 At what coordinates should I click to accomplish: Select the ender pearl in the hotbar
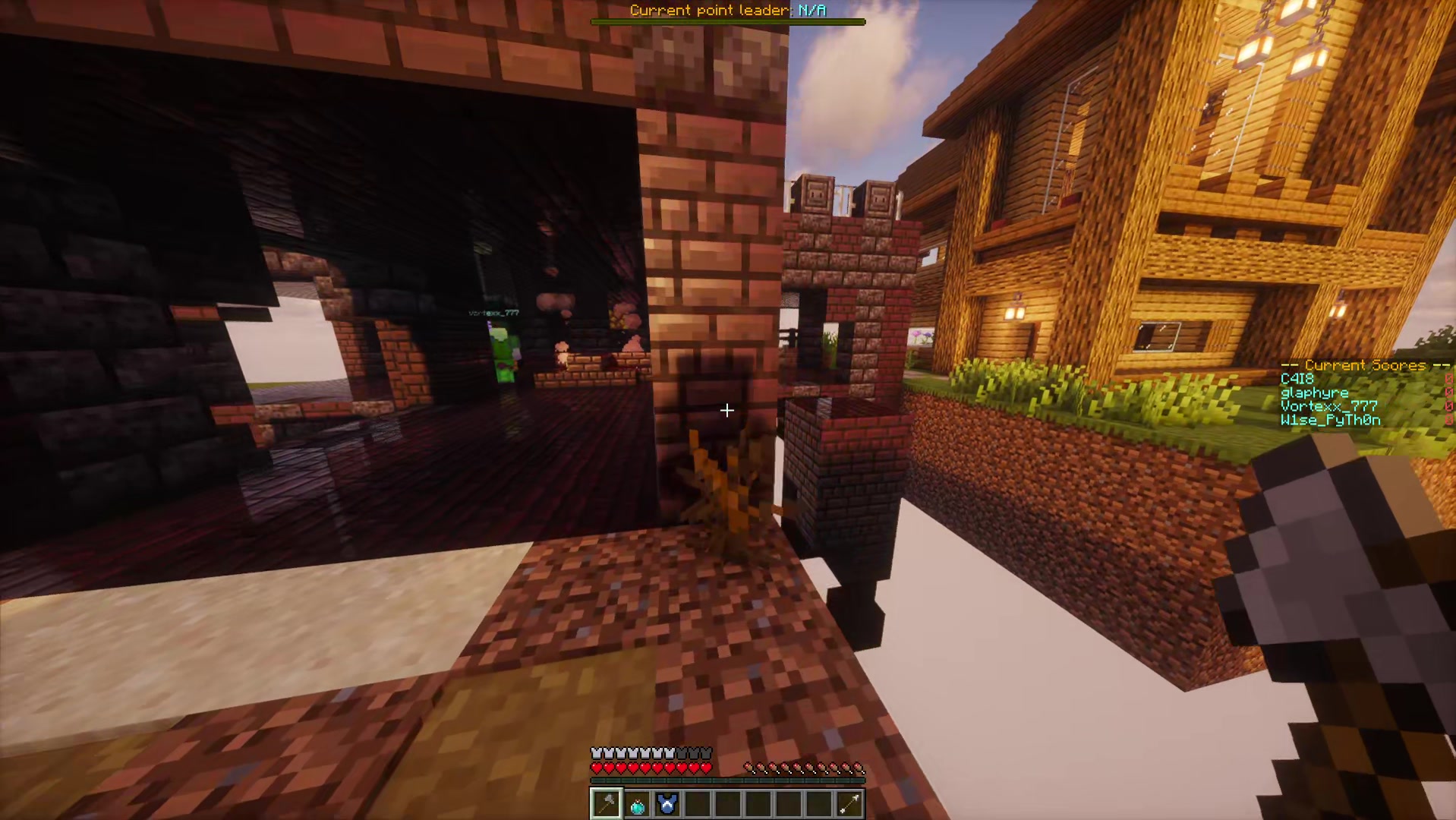pos(636,803)
